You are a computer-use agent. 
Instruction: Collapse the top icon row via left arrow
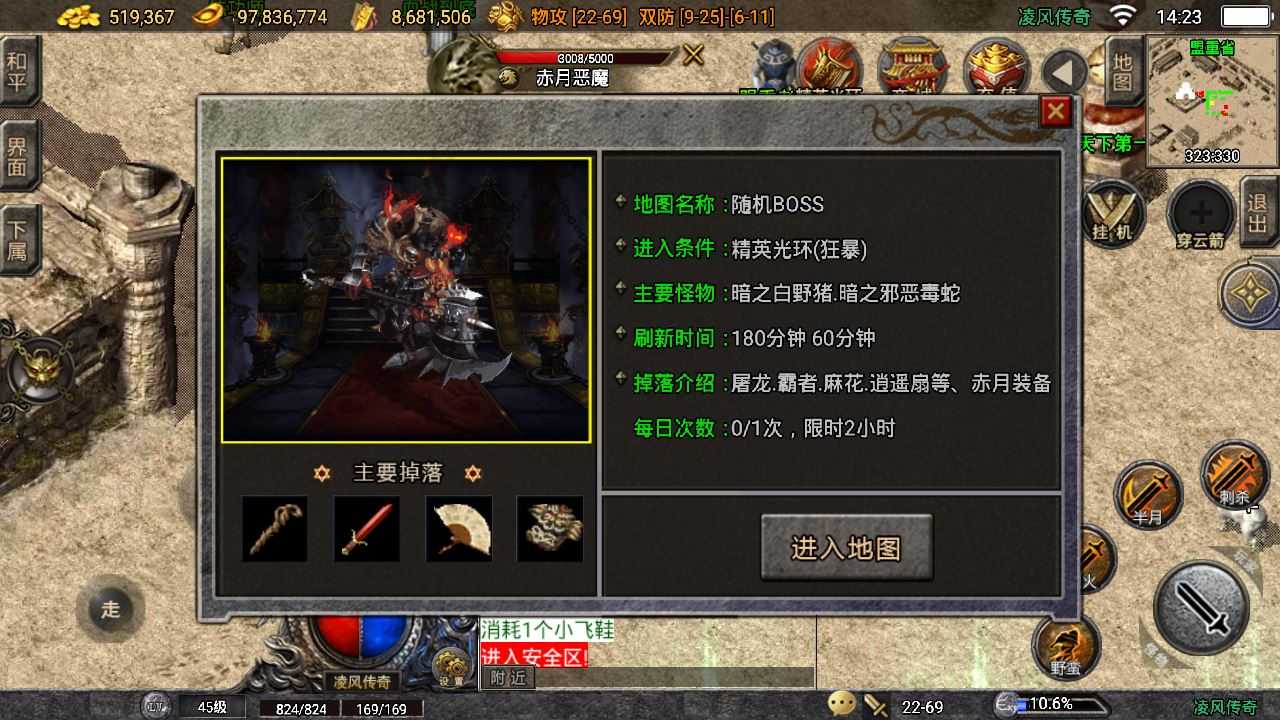click(1064, 71)
